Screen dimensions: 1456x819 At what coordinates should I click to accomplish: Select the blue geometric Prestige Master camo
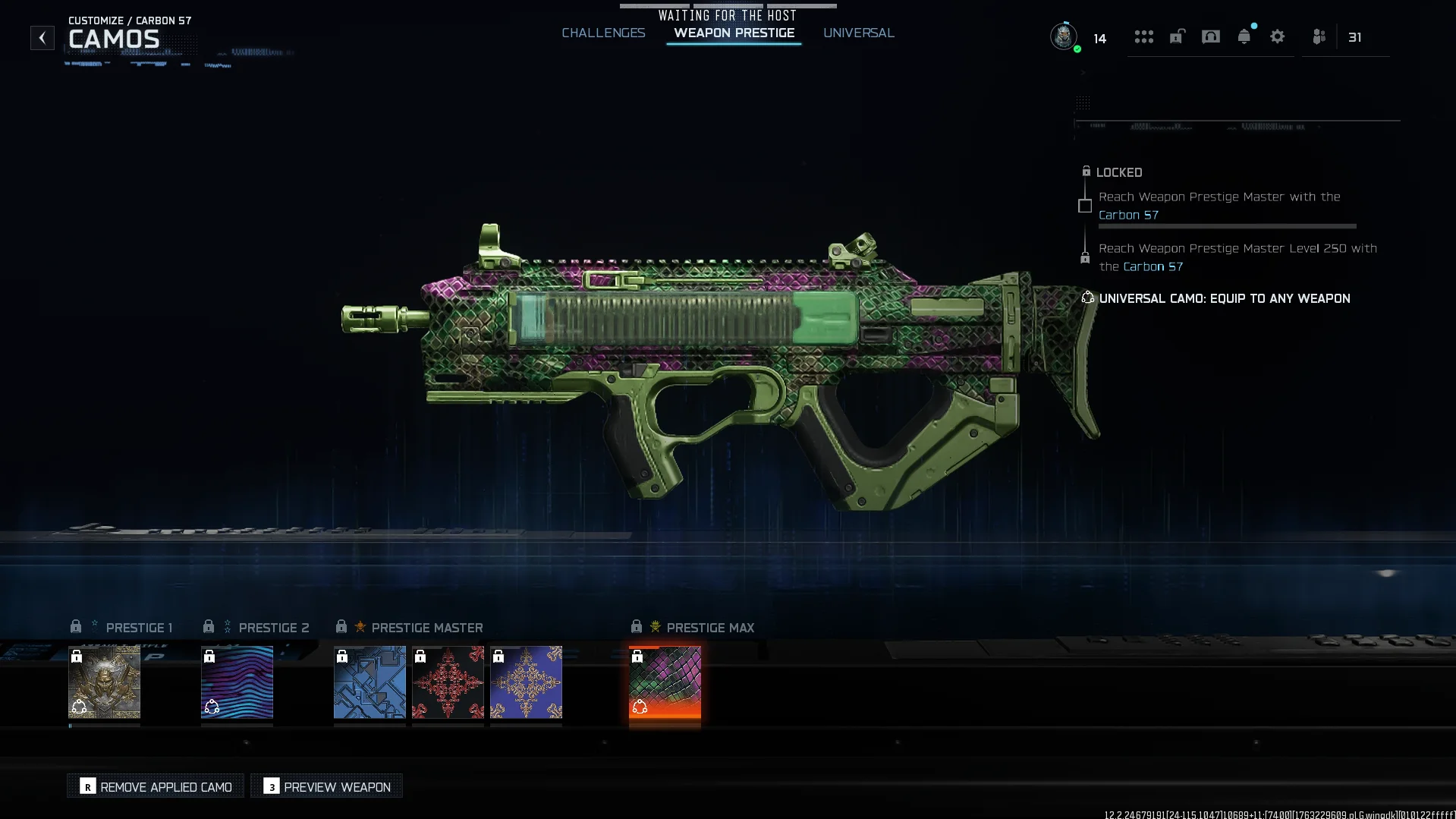point(370,682)
